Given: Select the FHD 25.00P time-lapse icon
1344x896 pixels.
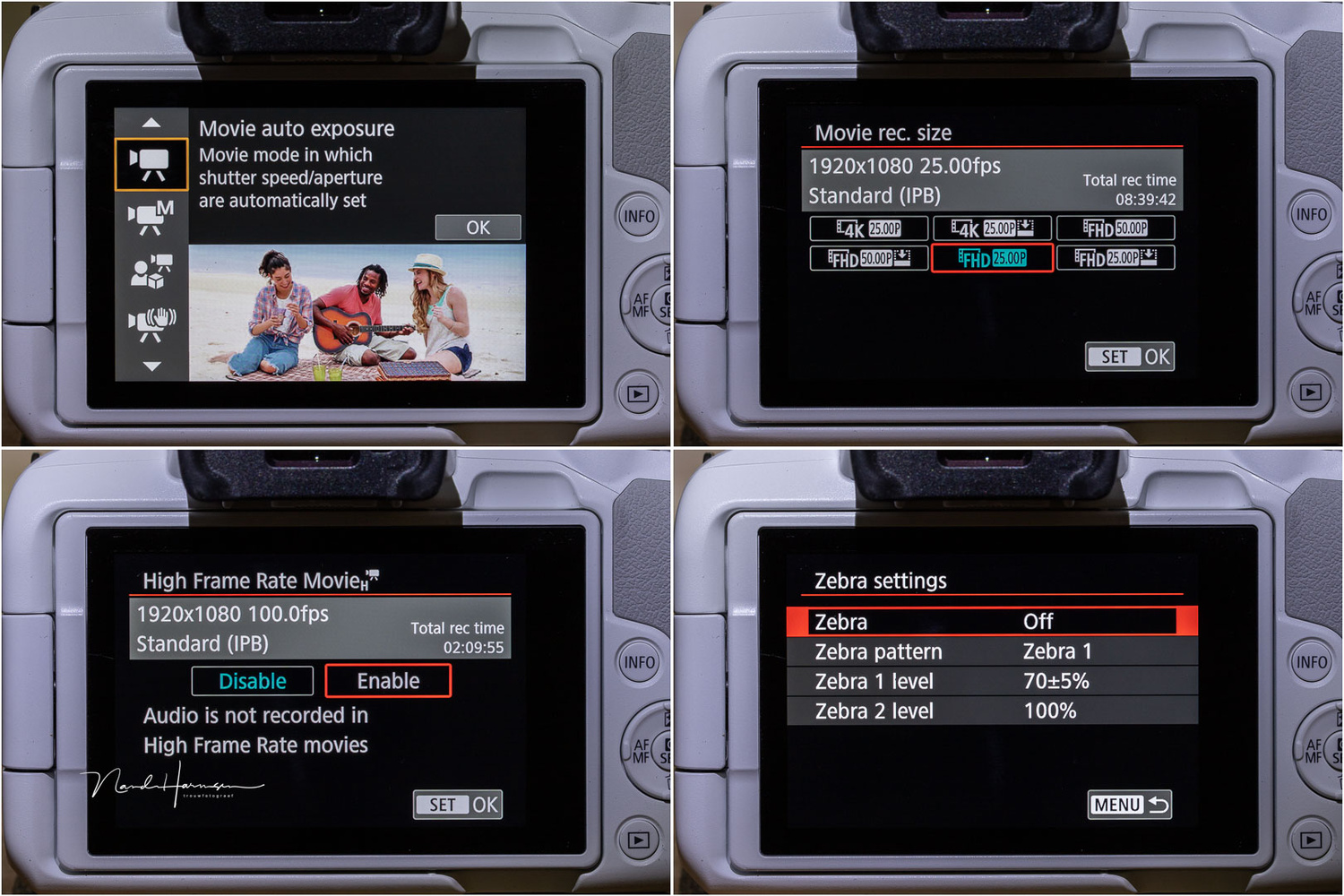Looking at the screenshot, I should point(1116,259).
